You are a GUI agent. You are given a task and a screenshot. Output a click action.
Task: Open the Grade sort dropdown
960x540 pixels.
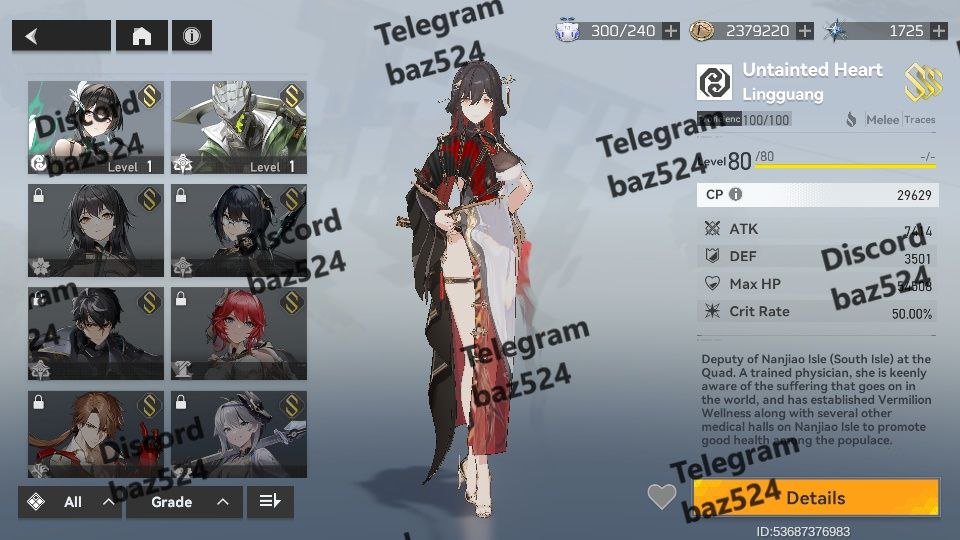[x=184, y=502]
